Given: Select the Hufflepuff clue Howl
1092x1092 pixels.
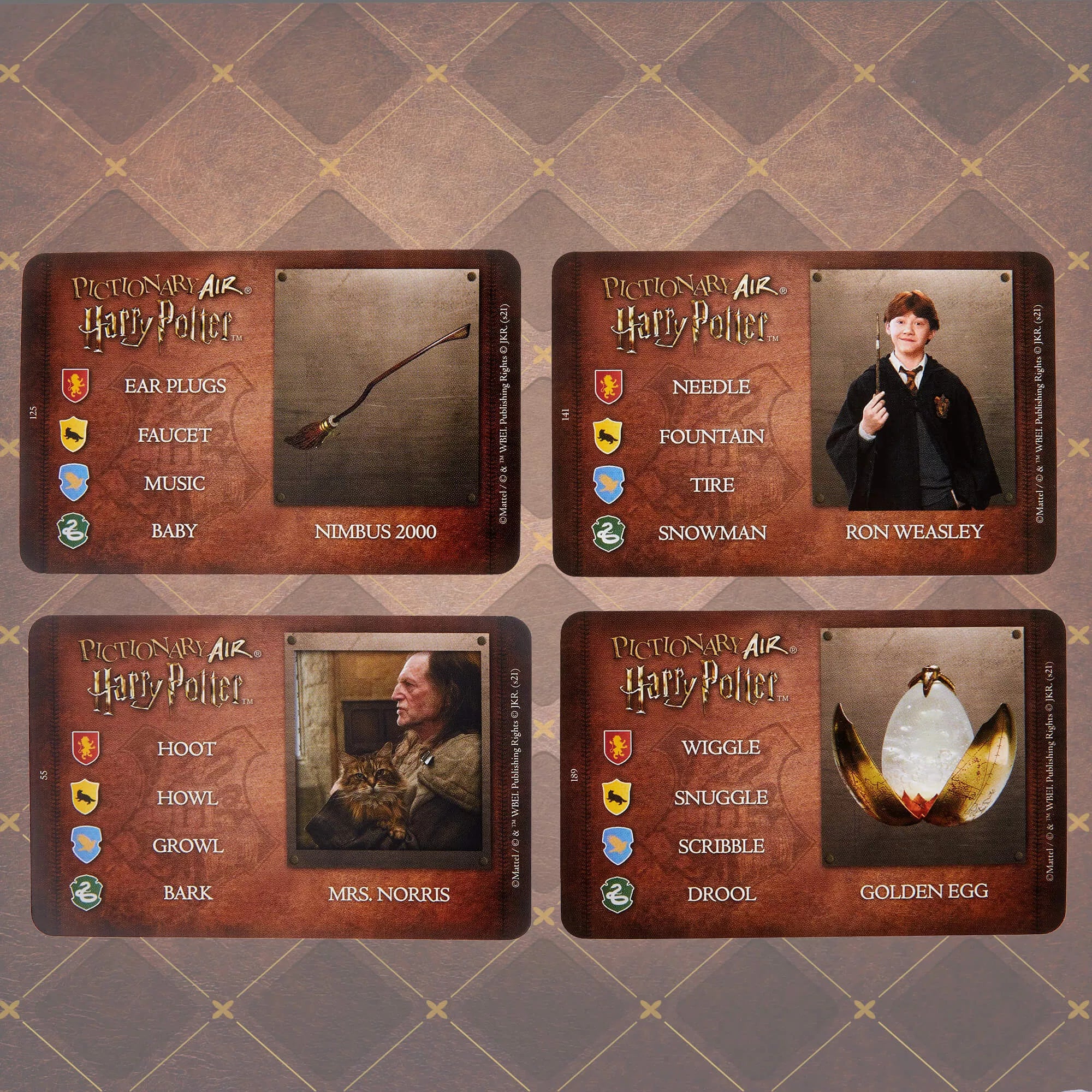Looking at the screenshot, I should pos(187,798).
